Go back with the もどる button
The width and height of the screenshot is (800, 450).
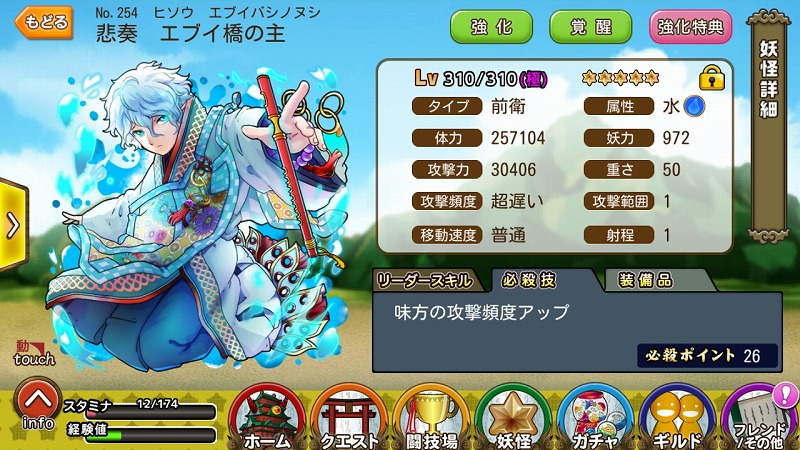coord(47,23)
